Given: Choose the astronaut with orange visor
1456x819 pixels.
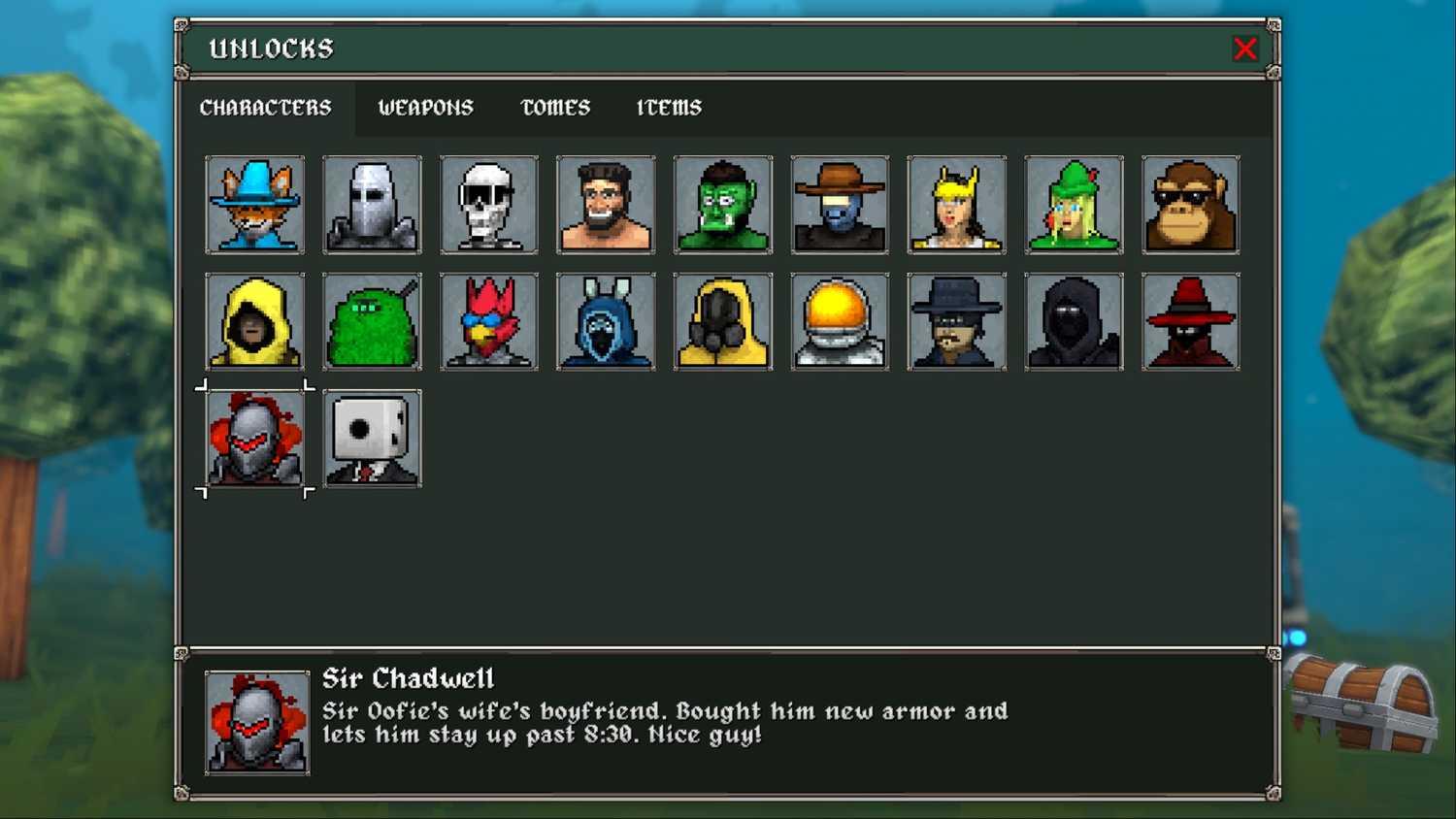Looking at the screenshot, I should [840, 321].
